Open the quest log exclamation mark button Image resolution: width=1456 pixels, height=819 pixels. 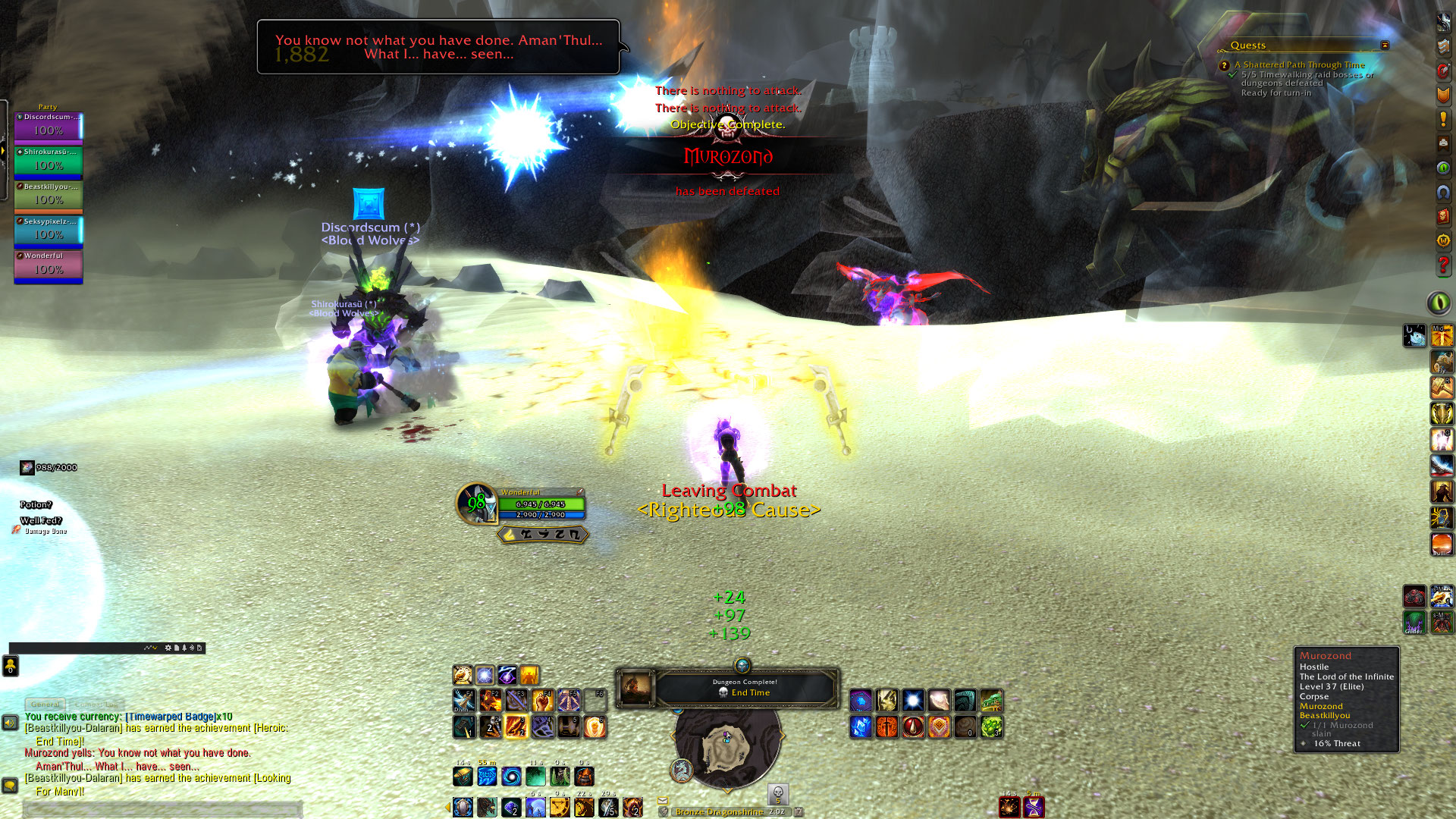1443,119
